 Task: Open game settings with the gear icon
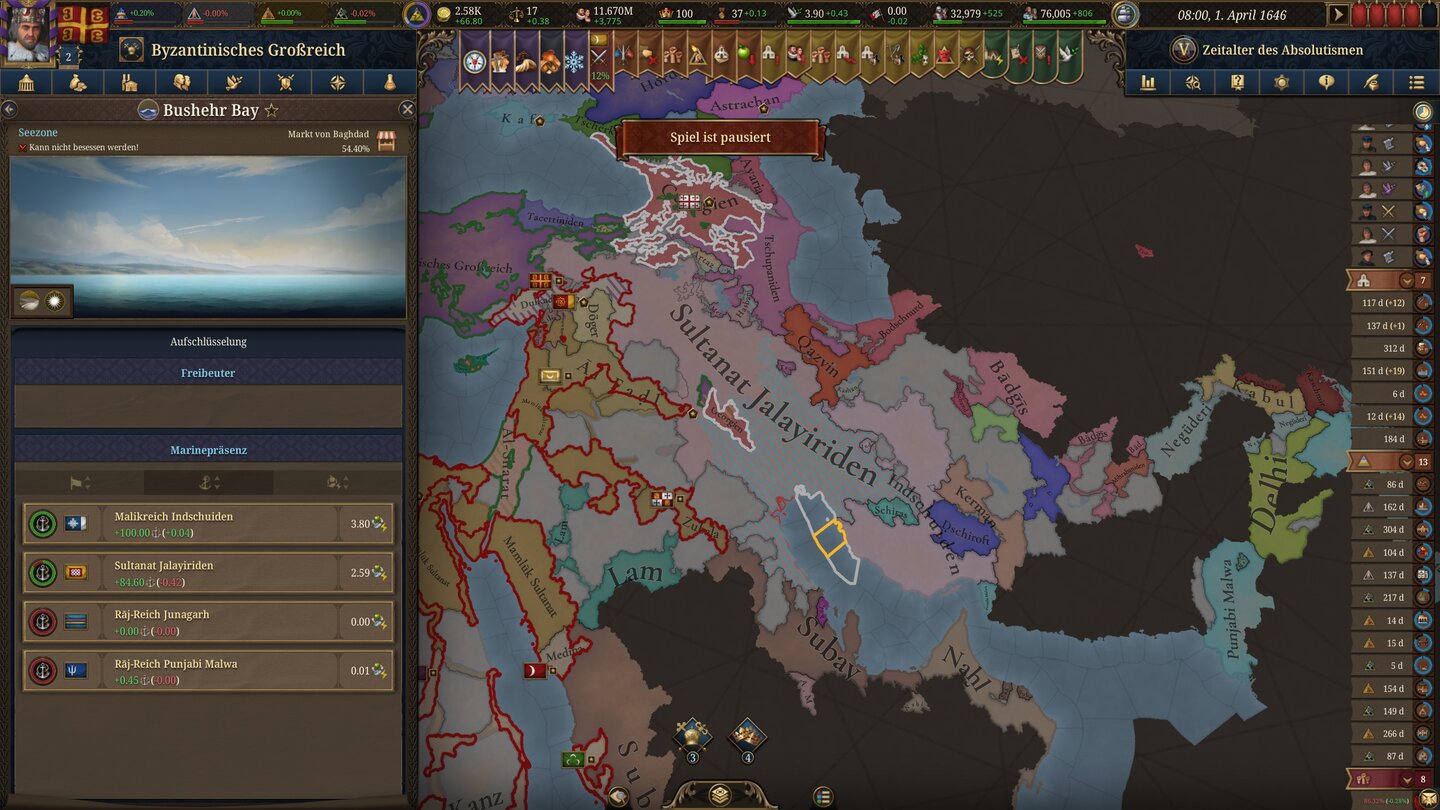click(x=1282, y=82)
